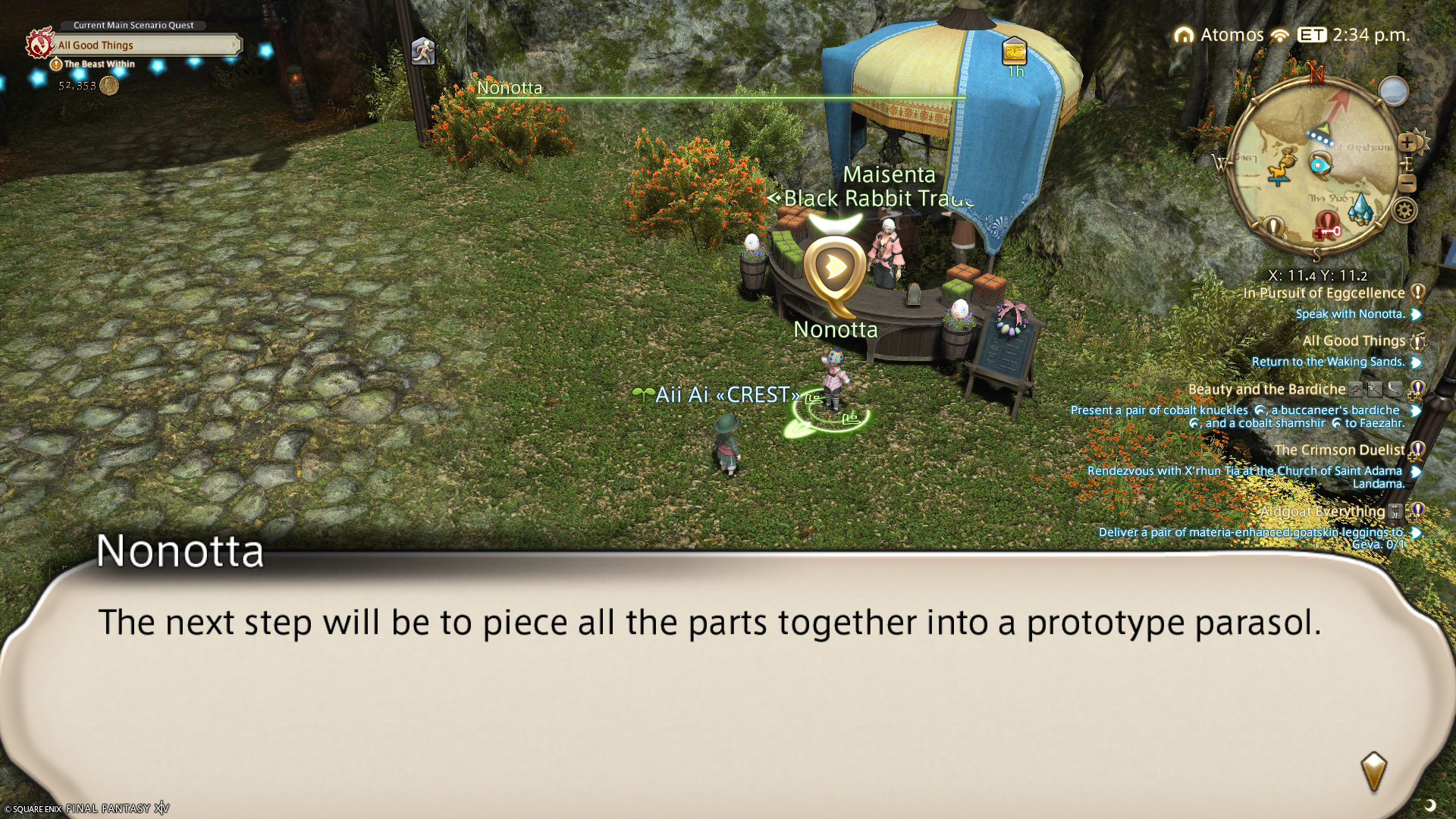Click the sprint status icon
1456x819 pixels.
click(x=423, y=51)
